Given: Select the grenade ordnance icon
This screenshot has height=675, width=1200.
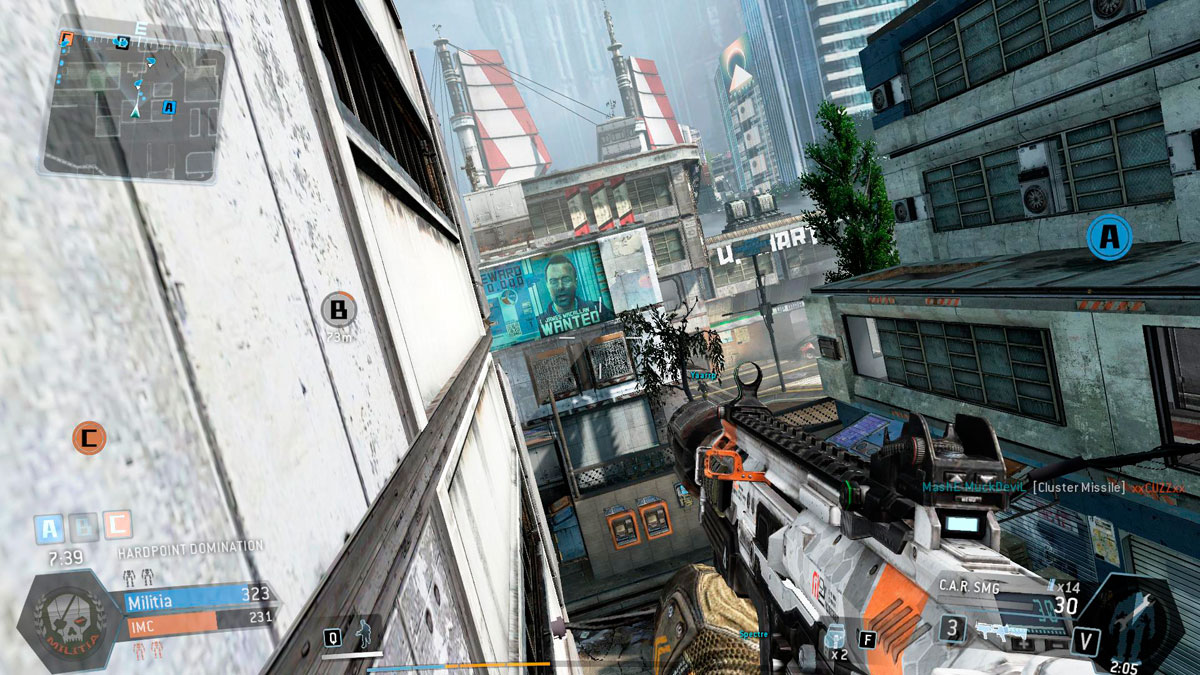Looking at the screenshot, I should tap(837, 636).
